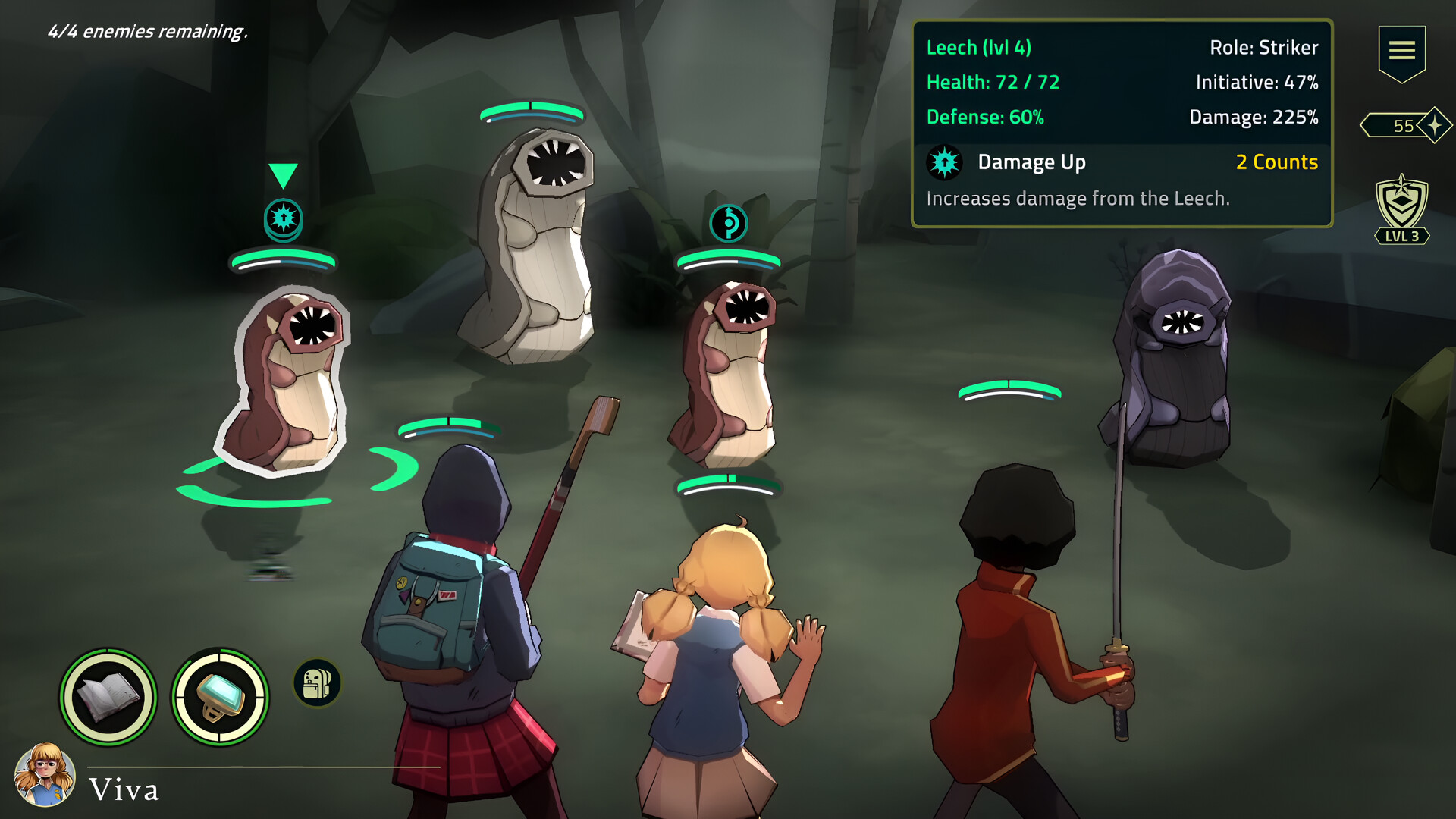Click the Role: Striker stat in the tooltip
1456x819 pixels.
(1263, 47)
